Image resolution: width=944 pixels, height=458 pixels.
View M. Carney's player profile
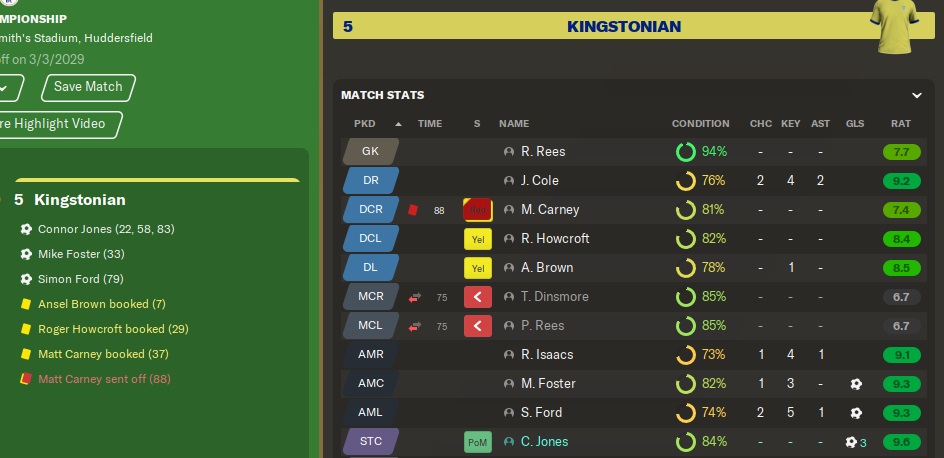[x=549, y=210]
